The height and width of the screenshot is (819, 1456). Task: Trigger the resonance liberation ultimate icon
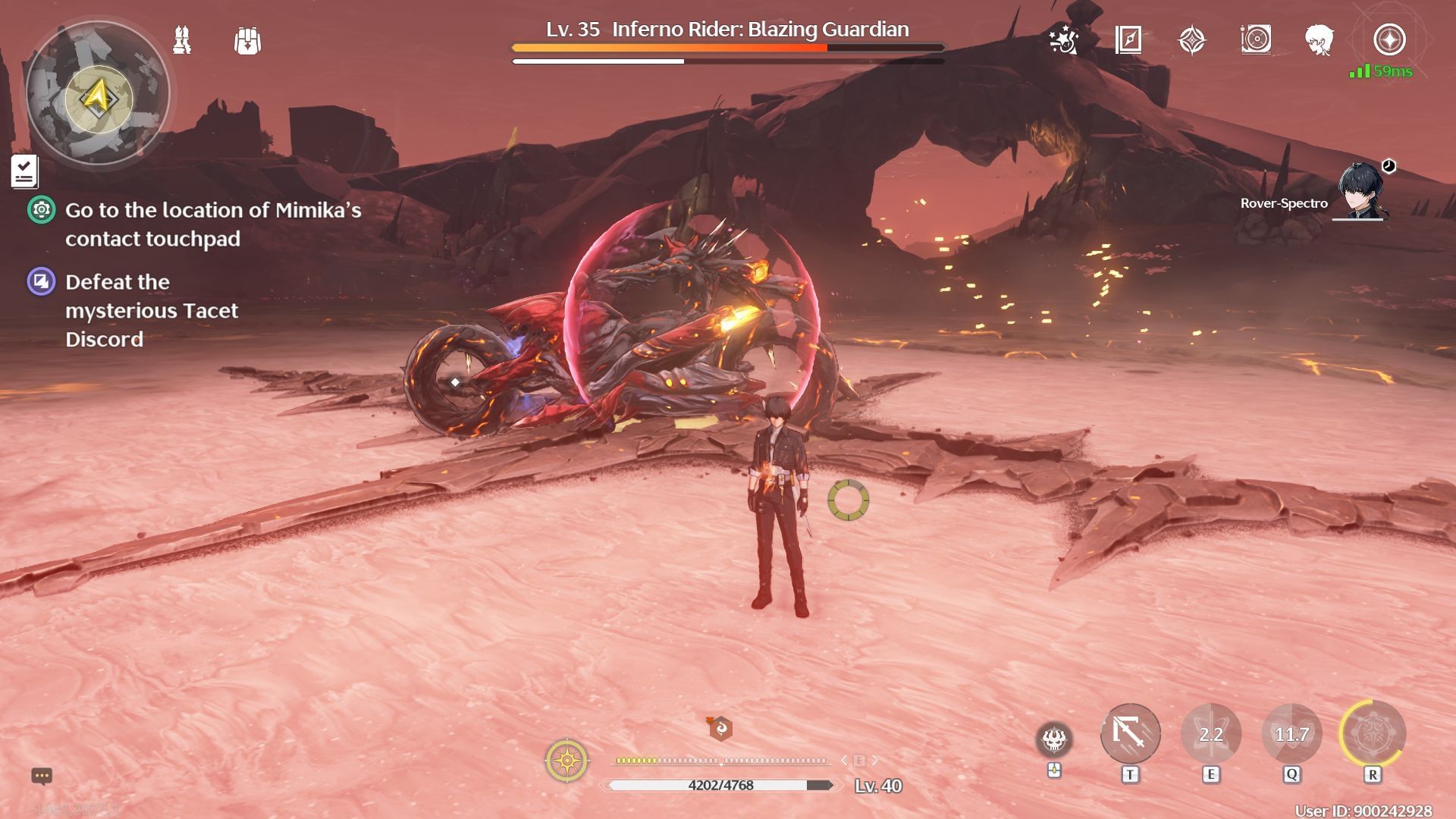pyautogui.click(x=1373, y=734)
